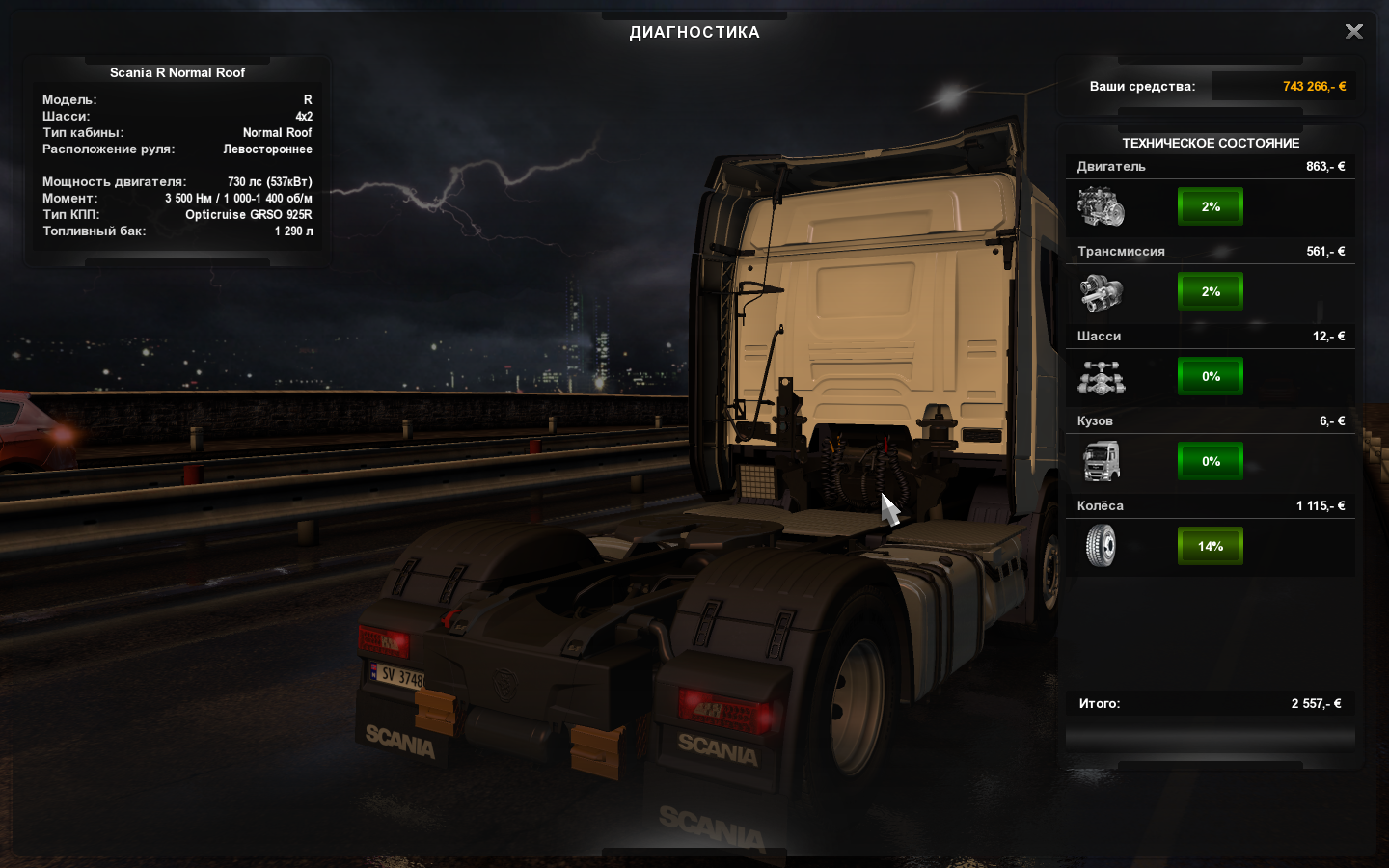This screenshot has height=868, width=1389.
Task: Select the tire wheel icon
Action: [x=1101, y=546]
